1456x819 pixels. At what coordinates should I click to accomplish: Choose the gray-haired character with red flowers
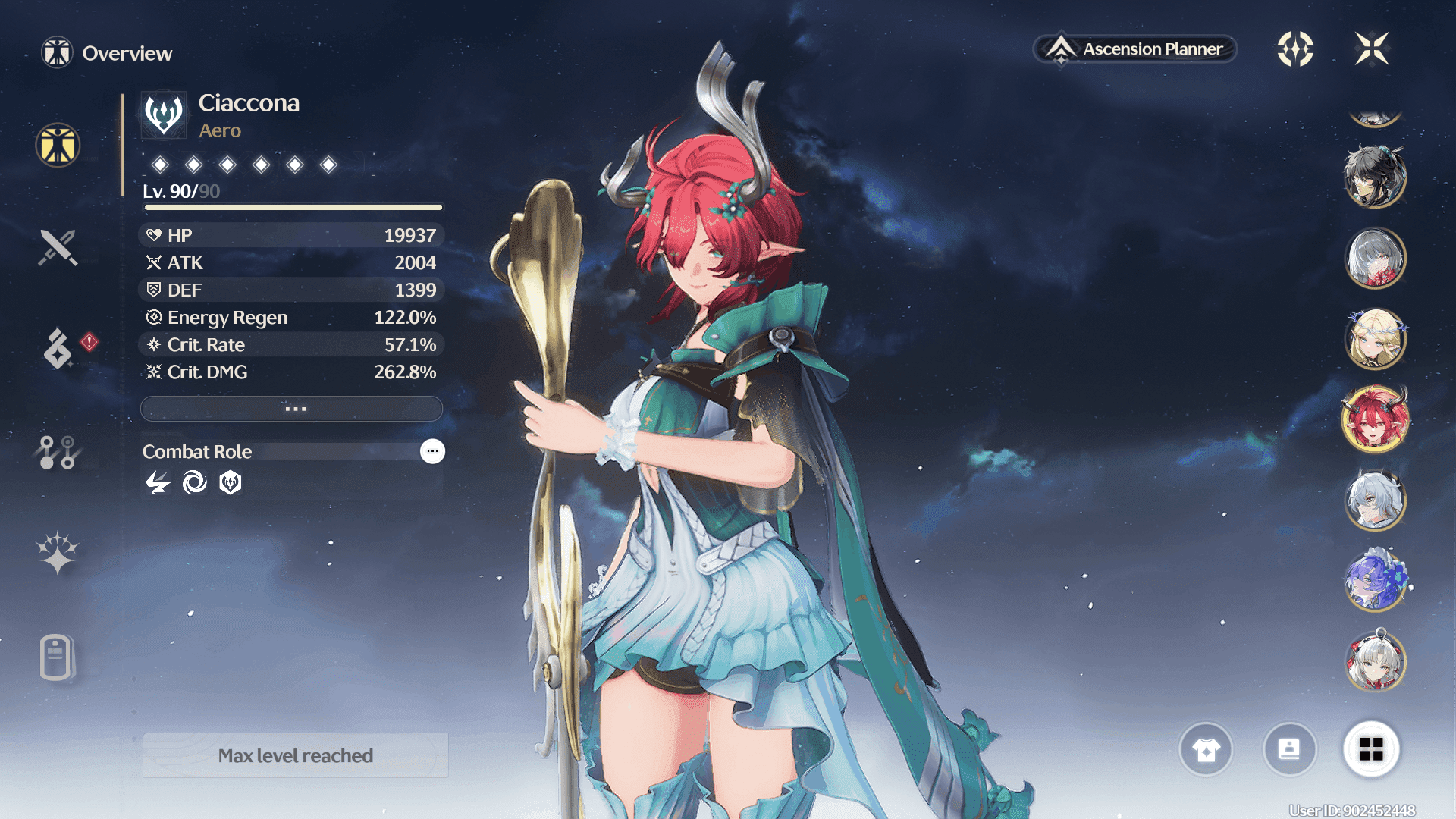(1375, 259)
